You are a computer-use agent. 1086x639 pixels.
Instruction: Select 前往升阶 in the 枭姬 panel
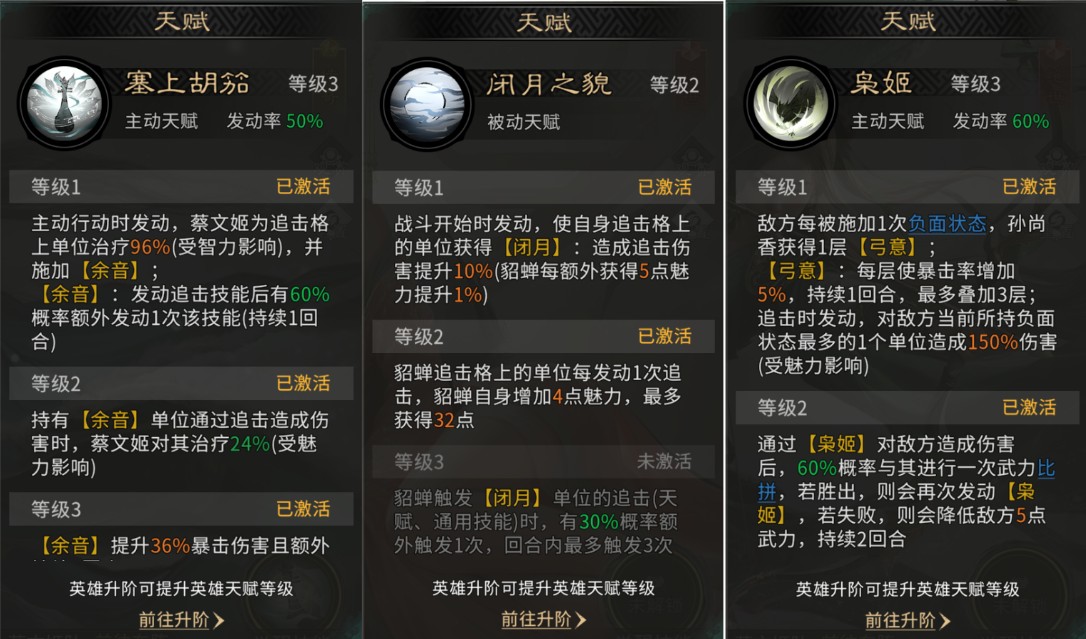(907, 619)
